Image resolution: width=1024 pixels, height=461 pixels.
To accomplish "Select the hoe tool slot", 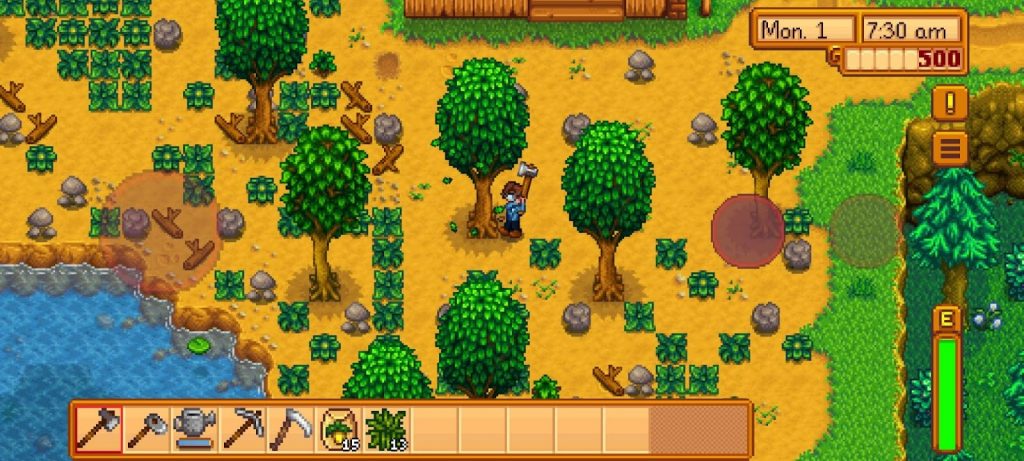I will tap(146, 428).
